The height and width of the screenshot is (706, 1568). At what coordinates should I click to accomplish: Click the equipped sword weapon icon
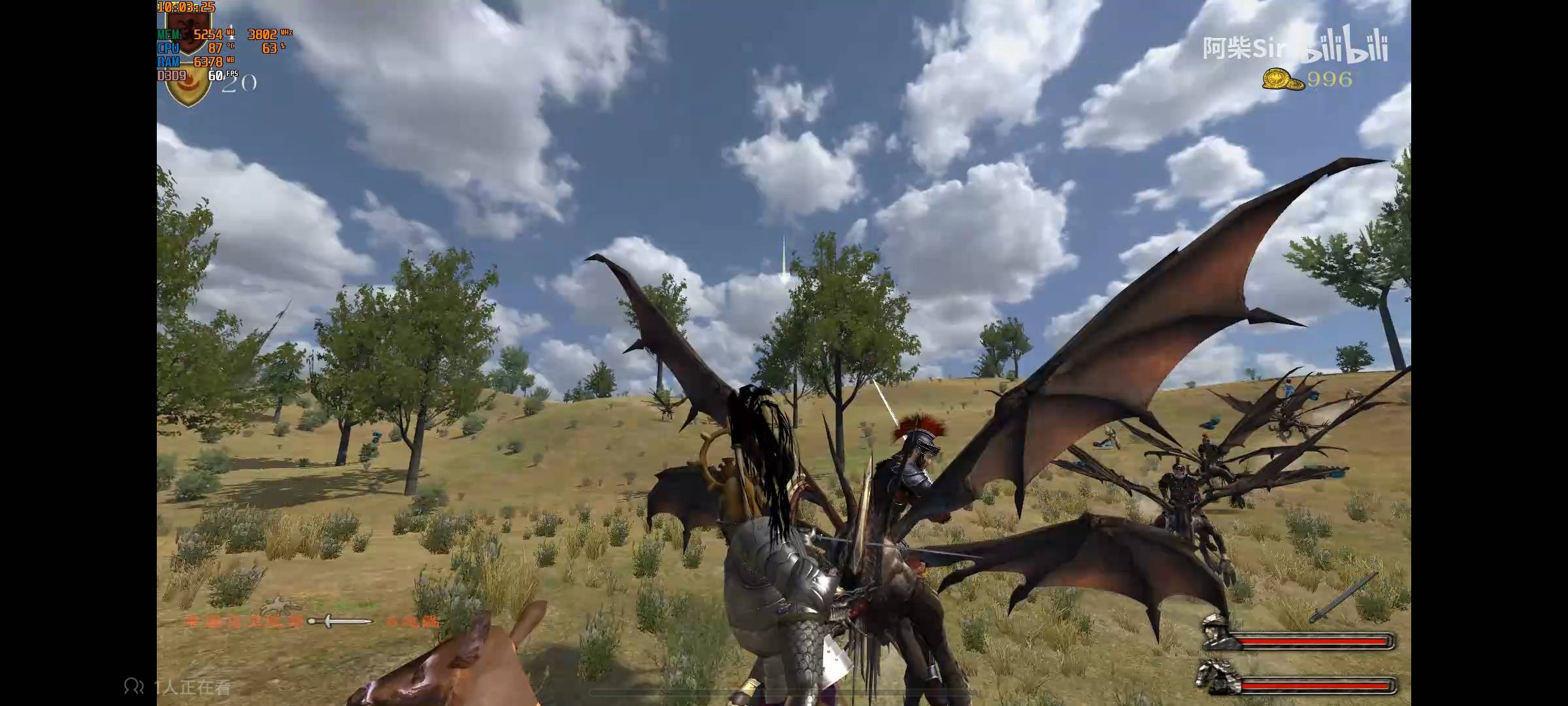click(1345, 598)
